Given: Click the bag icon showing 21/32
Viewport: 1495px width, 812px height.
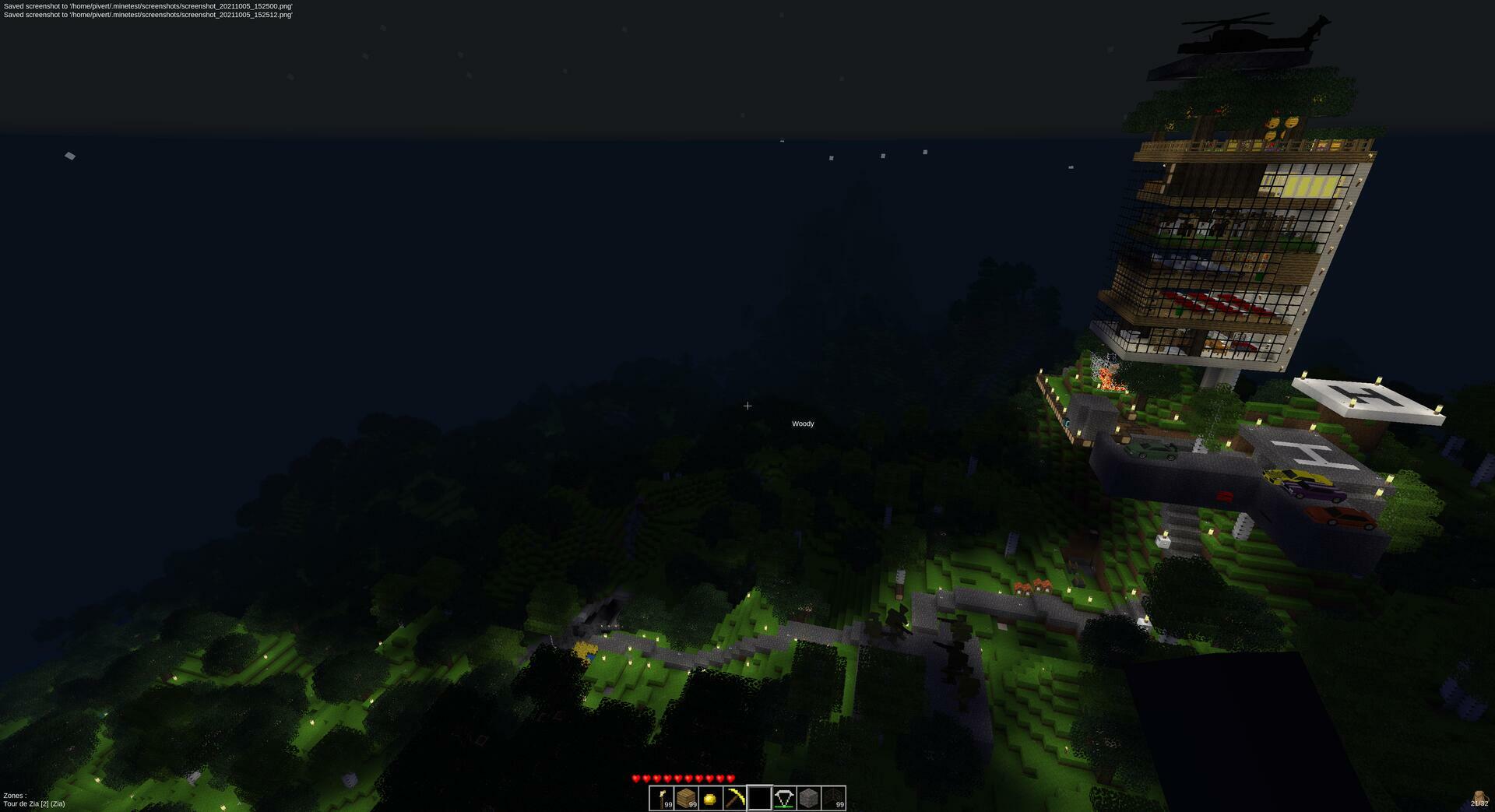Looking at the screenshot, I should point(1479,799).
